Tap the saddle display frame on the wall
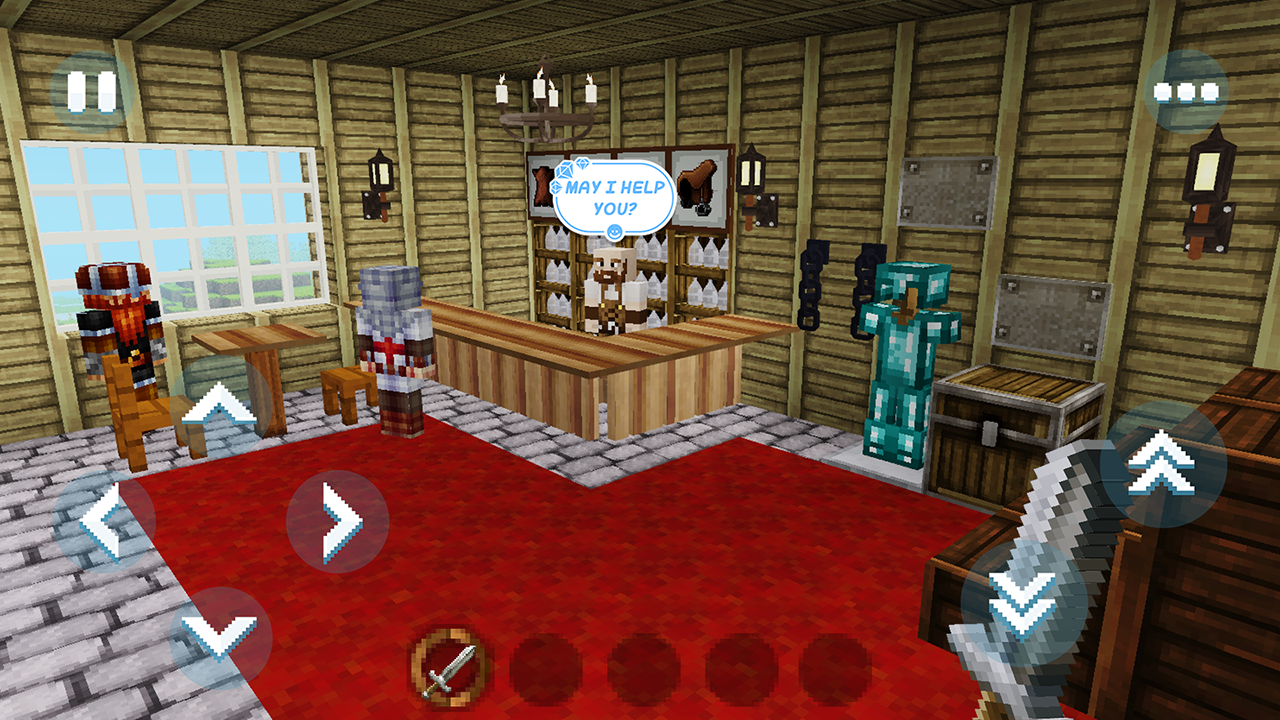Image resolution: width=1280 pixels, height=720 pixels. click(700, 185)
